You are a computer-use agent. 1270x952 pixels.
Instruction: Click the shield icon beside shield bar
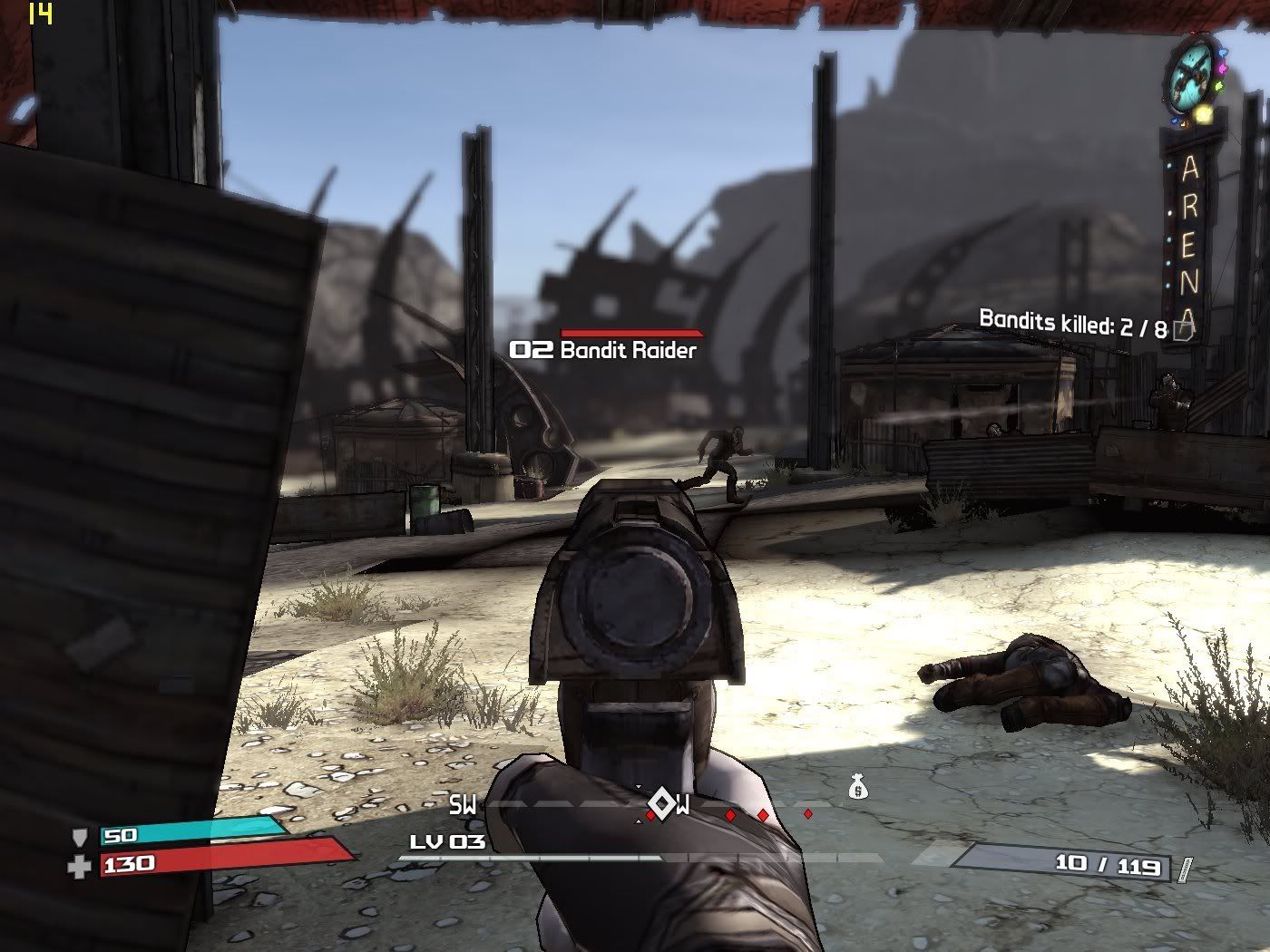click(80, 837)
